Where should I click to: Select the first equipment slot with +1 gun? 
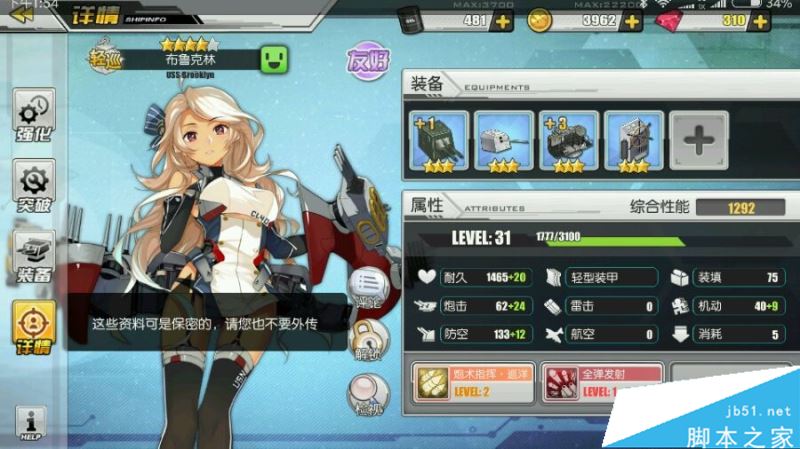440,140
